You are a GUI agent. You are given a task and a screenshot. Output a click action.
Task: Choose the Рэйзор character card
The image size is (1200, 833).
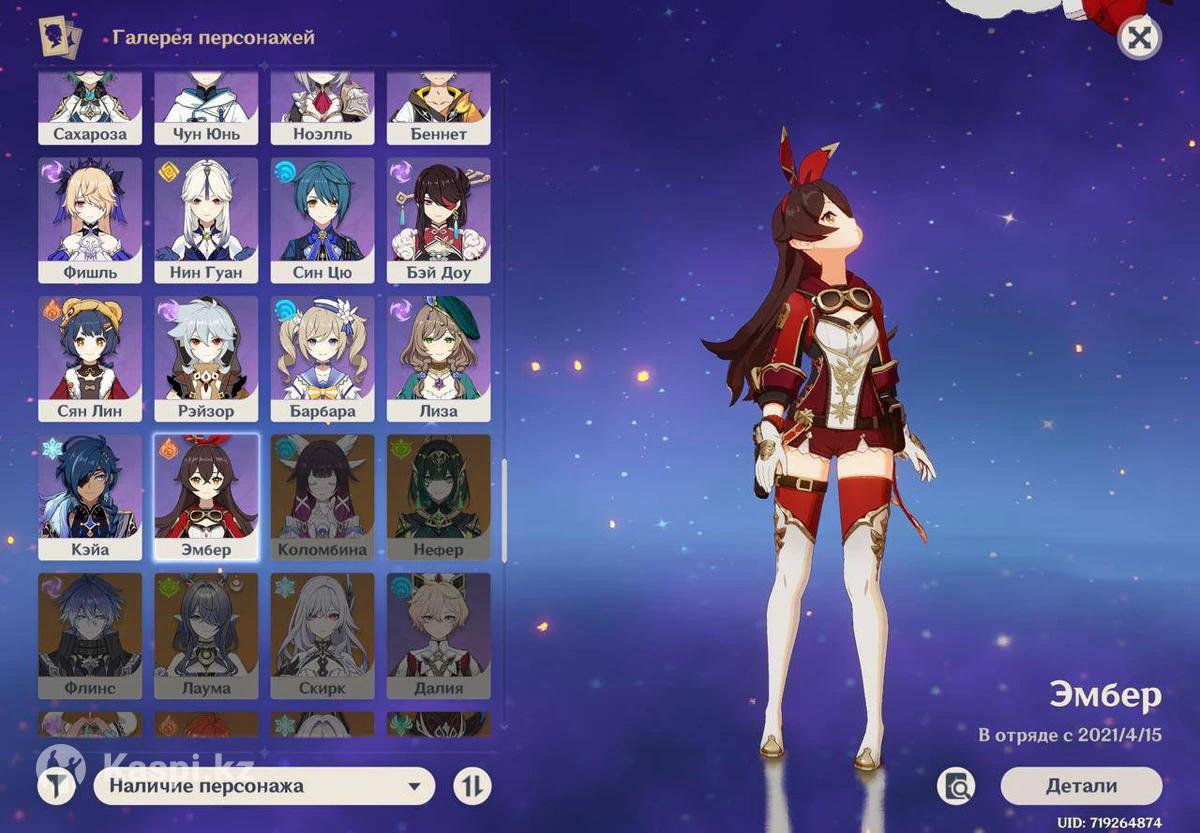(206, 358)
